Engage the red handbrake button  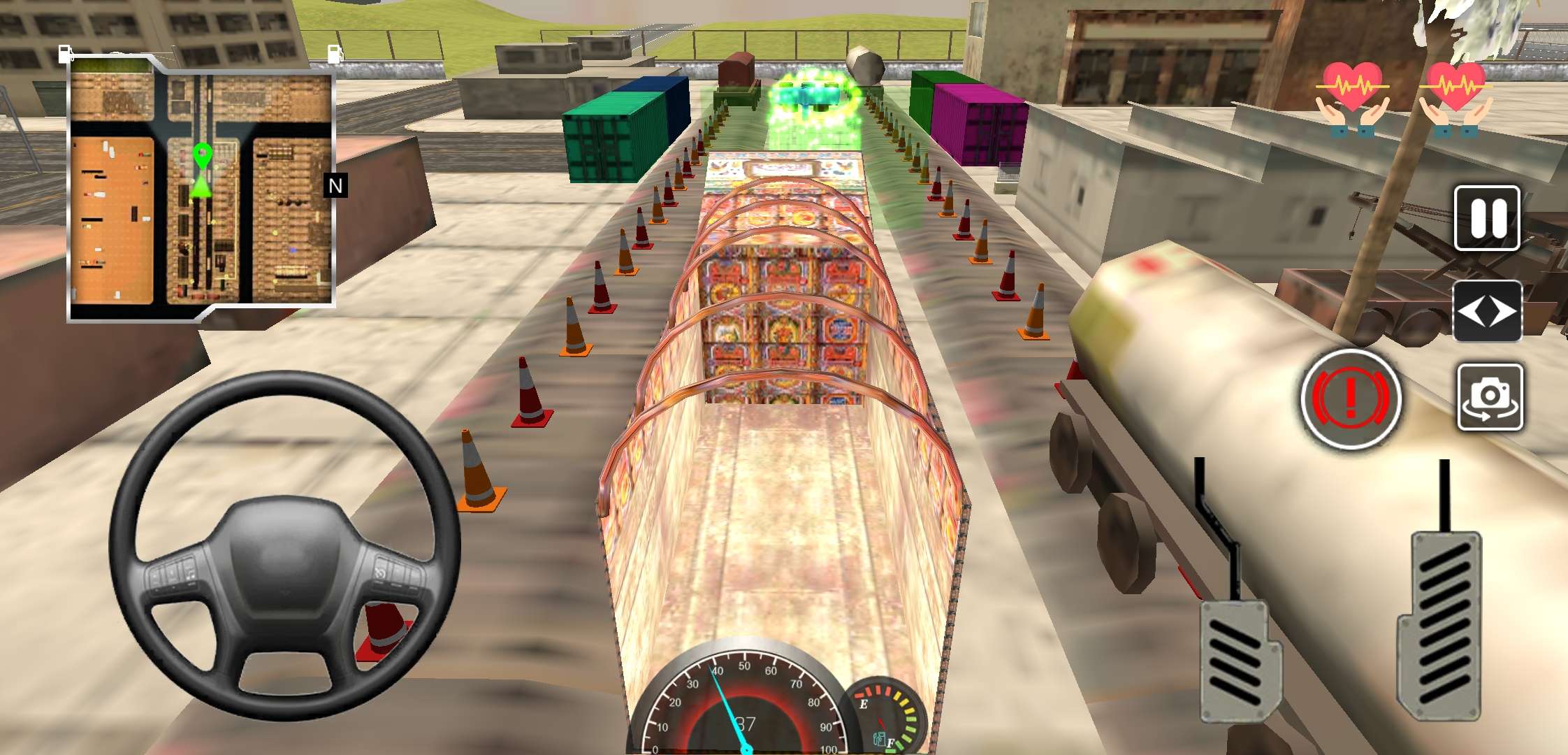[x=1351, y=398]
